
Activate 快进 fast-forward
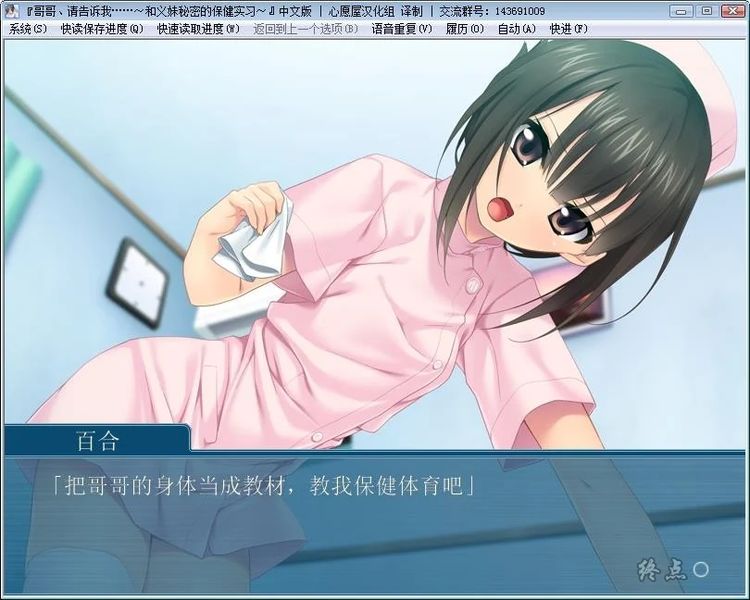(x=568, y=29)
